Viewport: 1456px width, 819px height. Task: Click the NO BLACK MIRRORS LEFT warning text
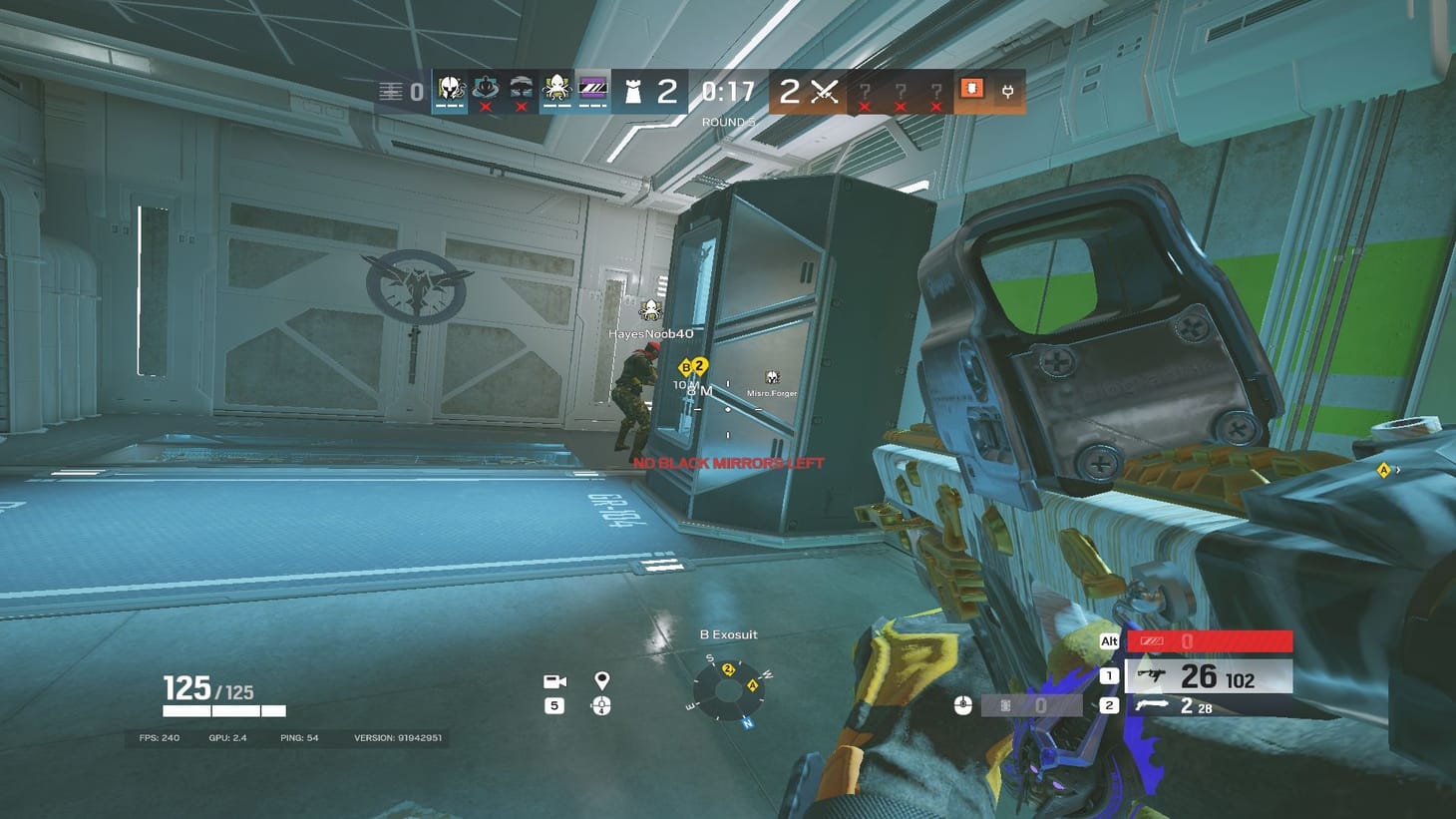click(x=726, y=463)
